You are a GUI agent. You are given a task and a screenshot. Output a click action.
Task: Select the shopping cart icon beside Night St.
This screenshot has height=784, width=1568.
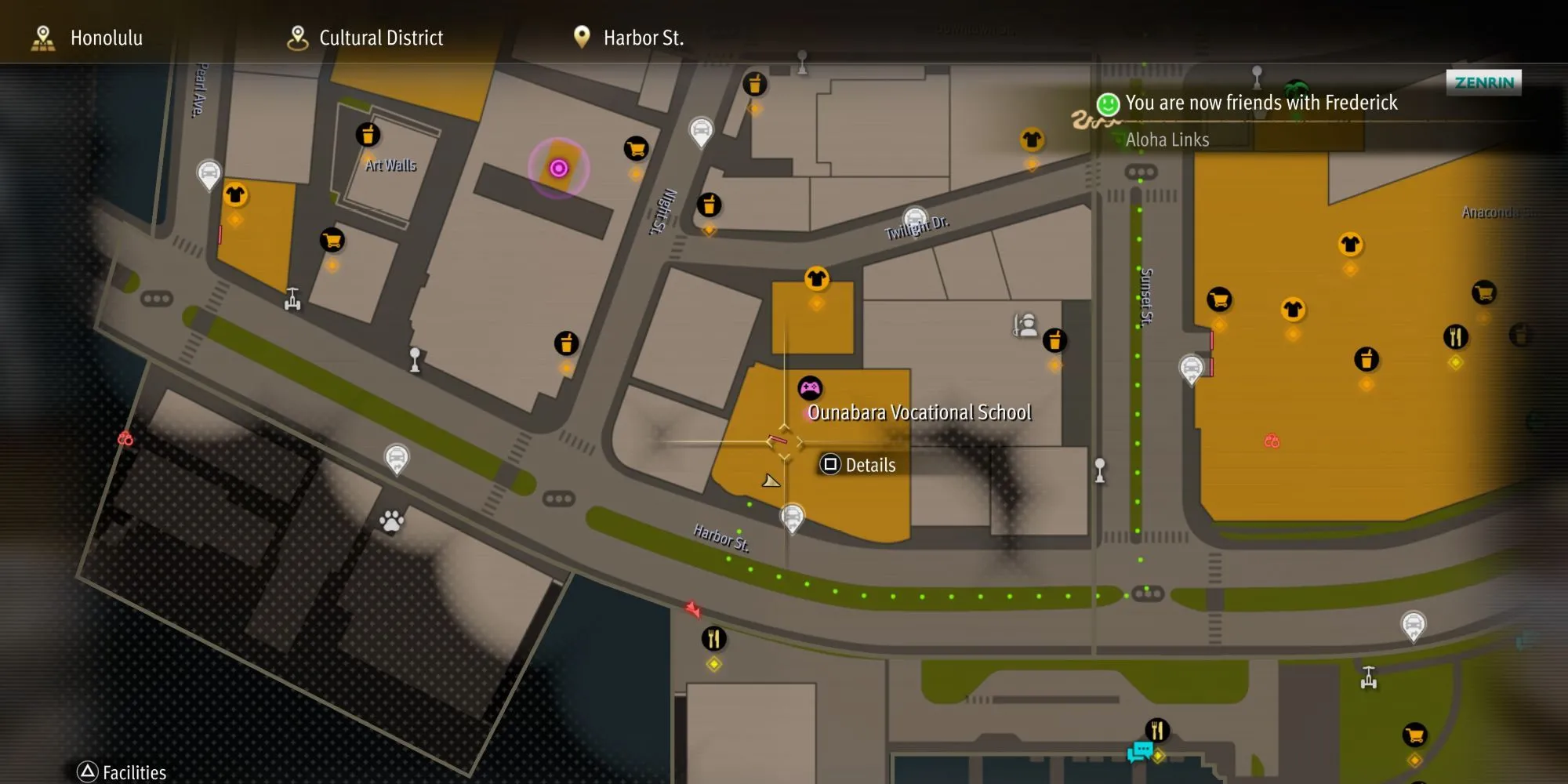tap(636, 148)
